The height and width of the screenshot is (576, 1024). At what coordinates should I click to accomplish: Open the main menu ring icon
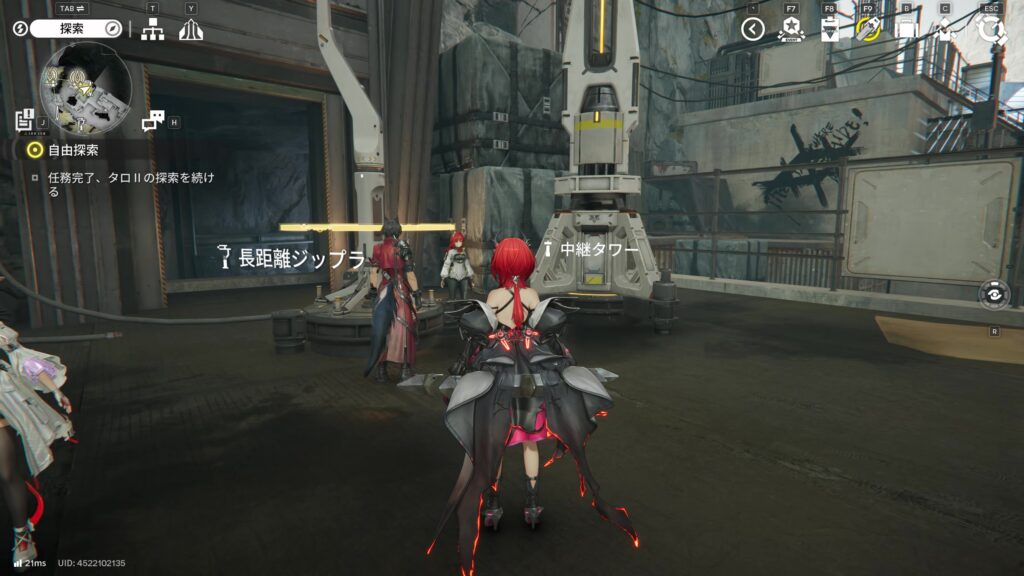pyautogui.click(x=991, y=30)
